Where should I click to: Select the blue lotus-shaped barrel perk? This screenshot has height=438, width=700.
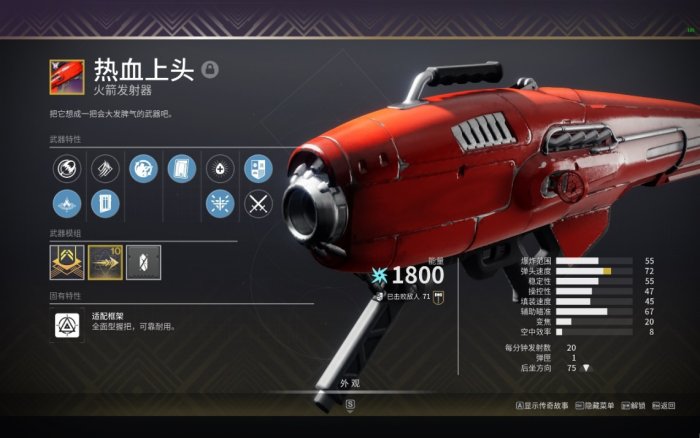(67, 205)
